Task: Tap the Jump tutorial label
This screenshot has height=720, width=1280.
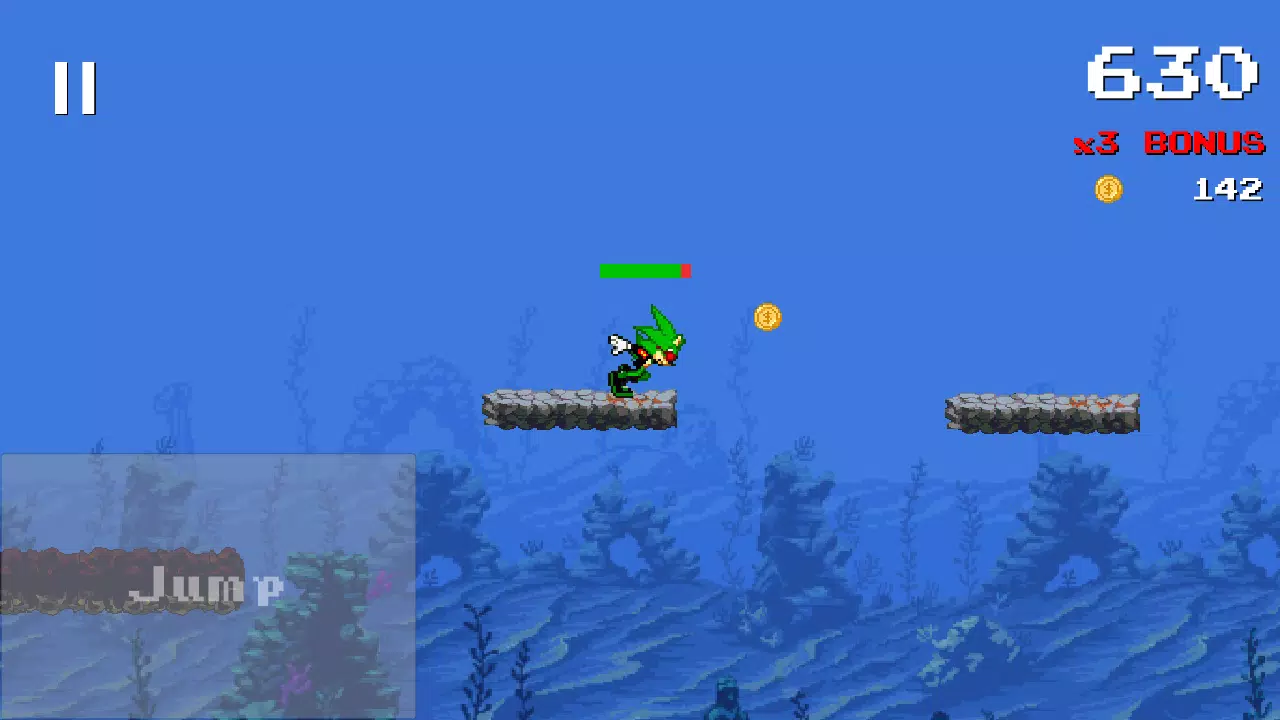Action: (207, 587)
